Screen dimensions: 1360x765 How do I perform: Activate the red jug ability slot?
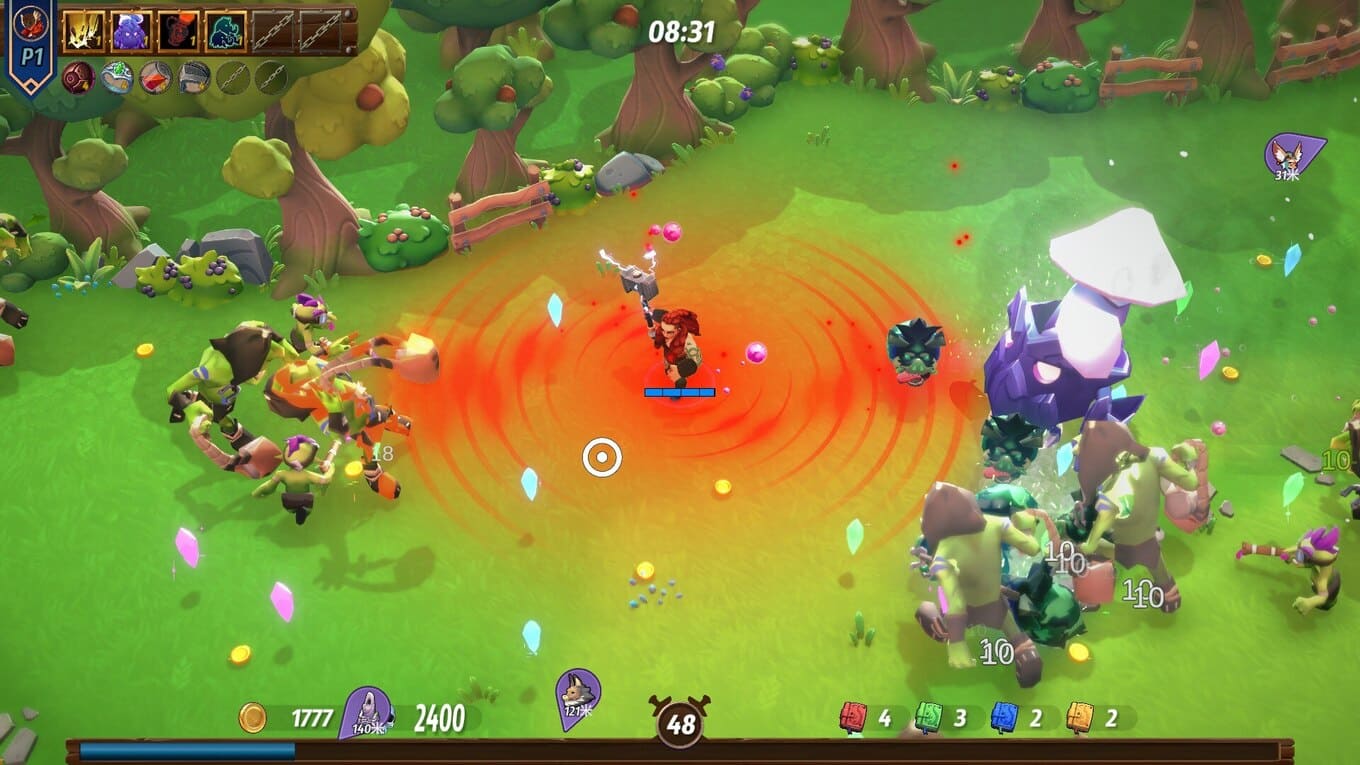[x=179, y=32]
